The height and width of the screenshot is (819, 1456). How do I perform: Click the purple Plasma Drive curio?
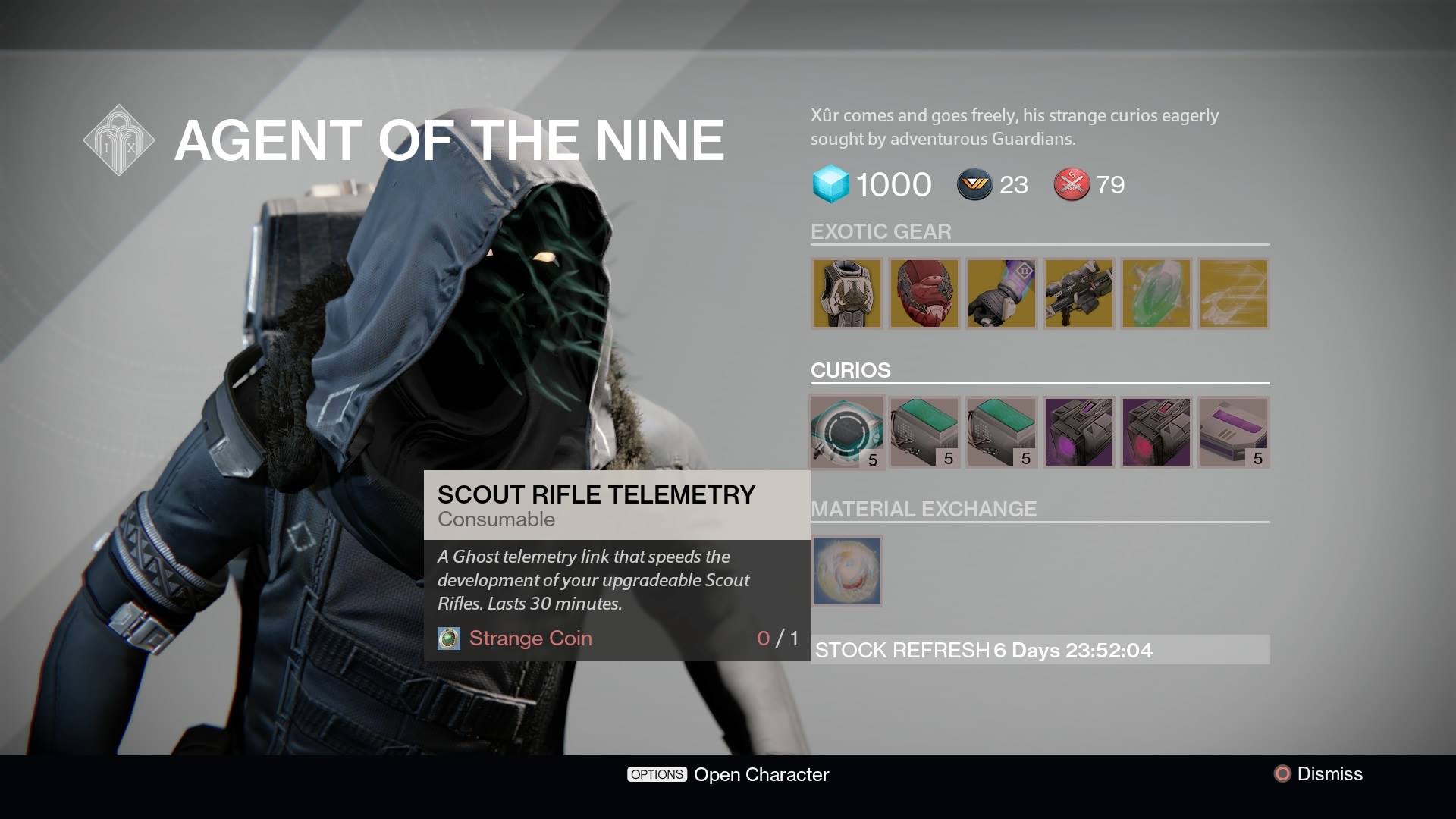point(1078,432)
